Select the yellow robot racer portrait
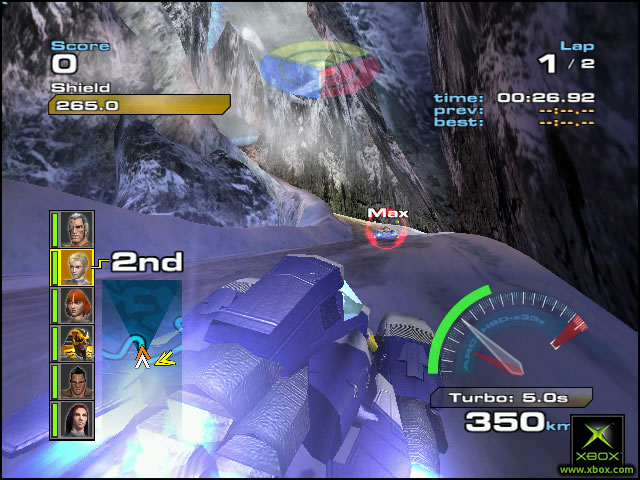The image size is (640, 480). tap(78, 343)
